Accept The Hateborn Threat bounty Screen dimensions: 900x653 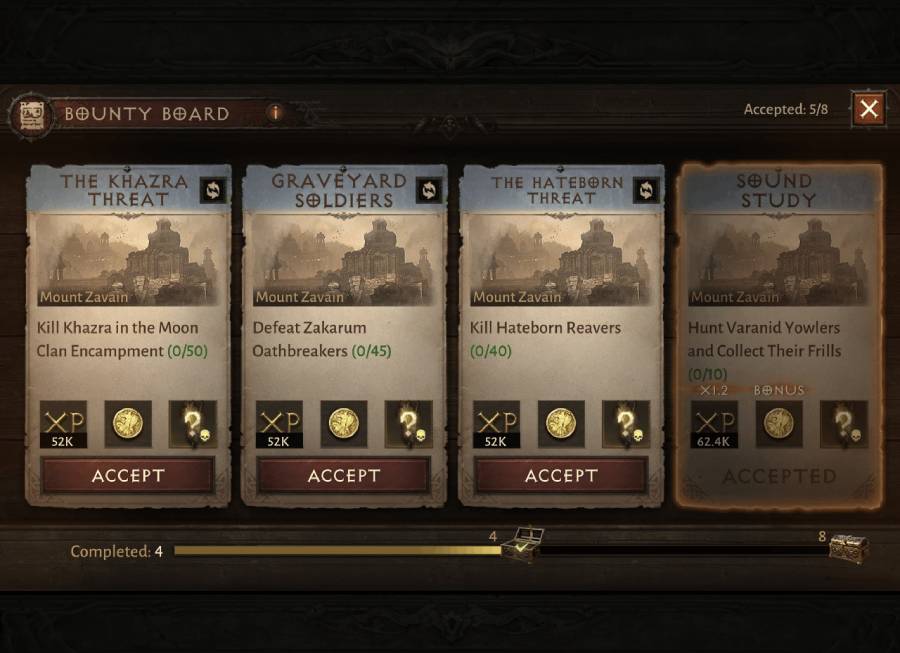(x=561, y=476)
